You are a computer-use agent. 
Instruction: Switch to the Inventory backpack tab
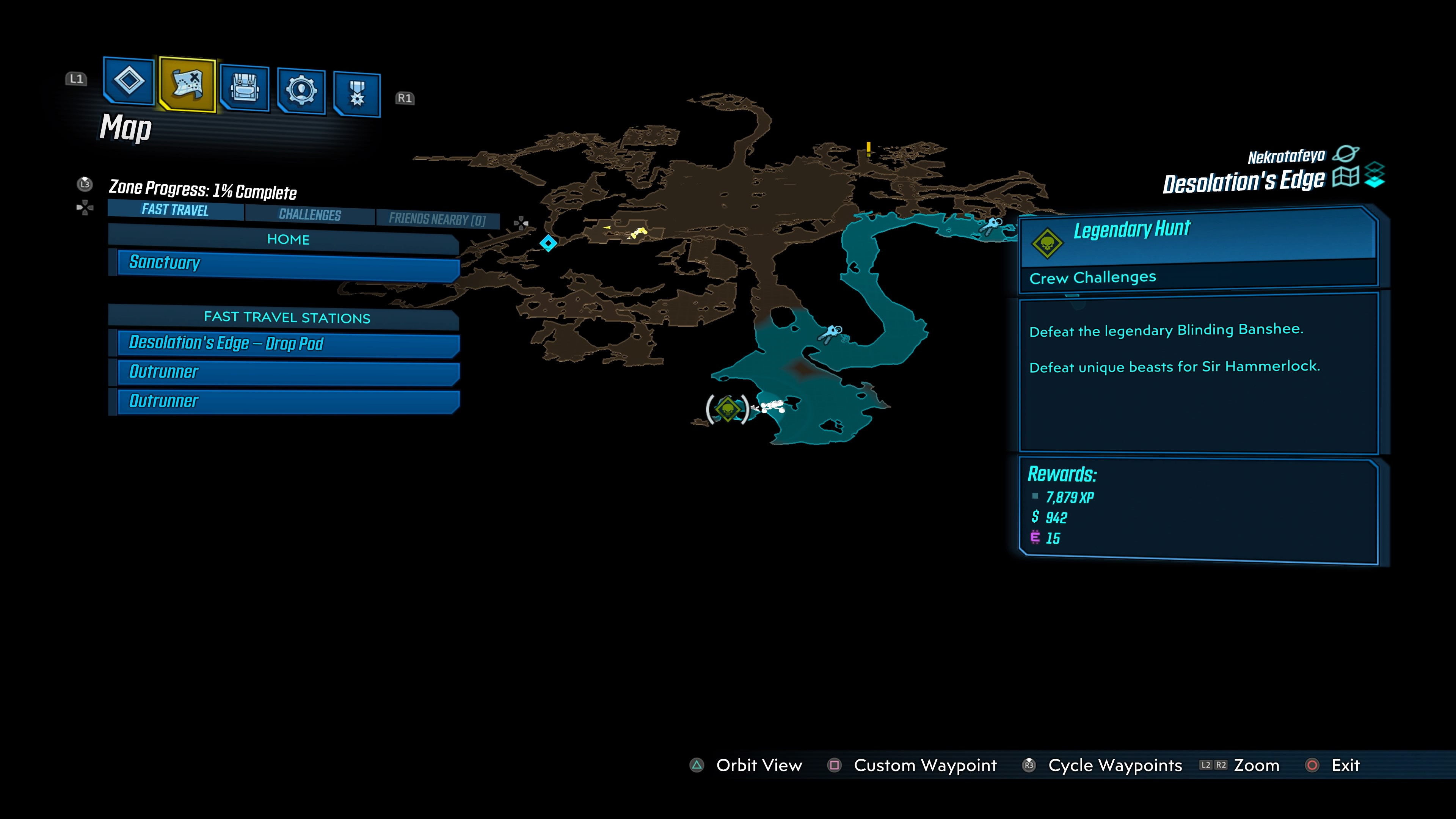[x=244, y=88]
